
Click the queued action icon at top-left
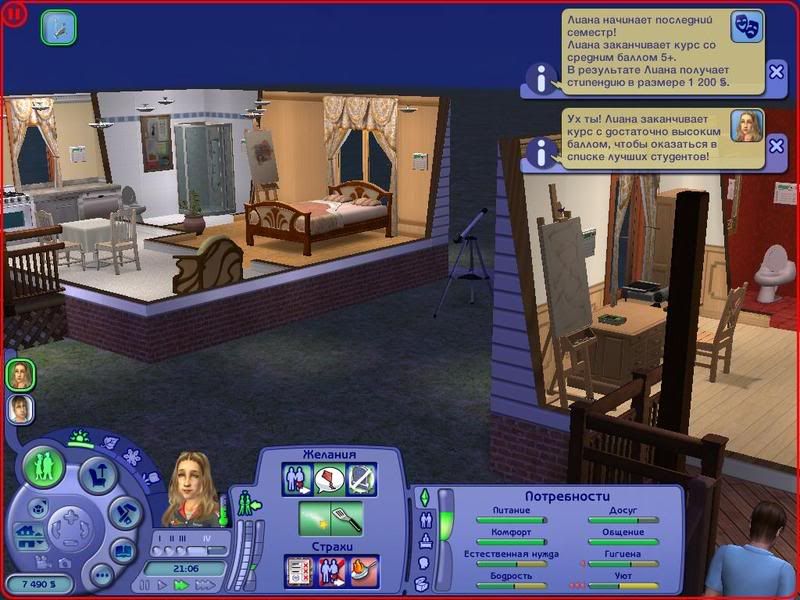point(58,27)
